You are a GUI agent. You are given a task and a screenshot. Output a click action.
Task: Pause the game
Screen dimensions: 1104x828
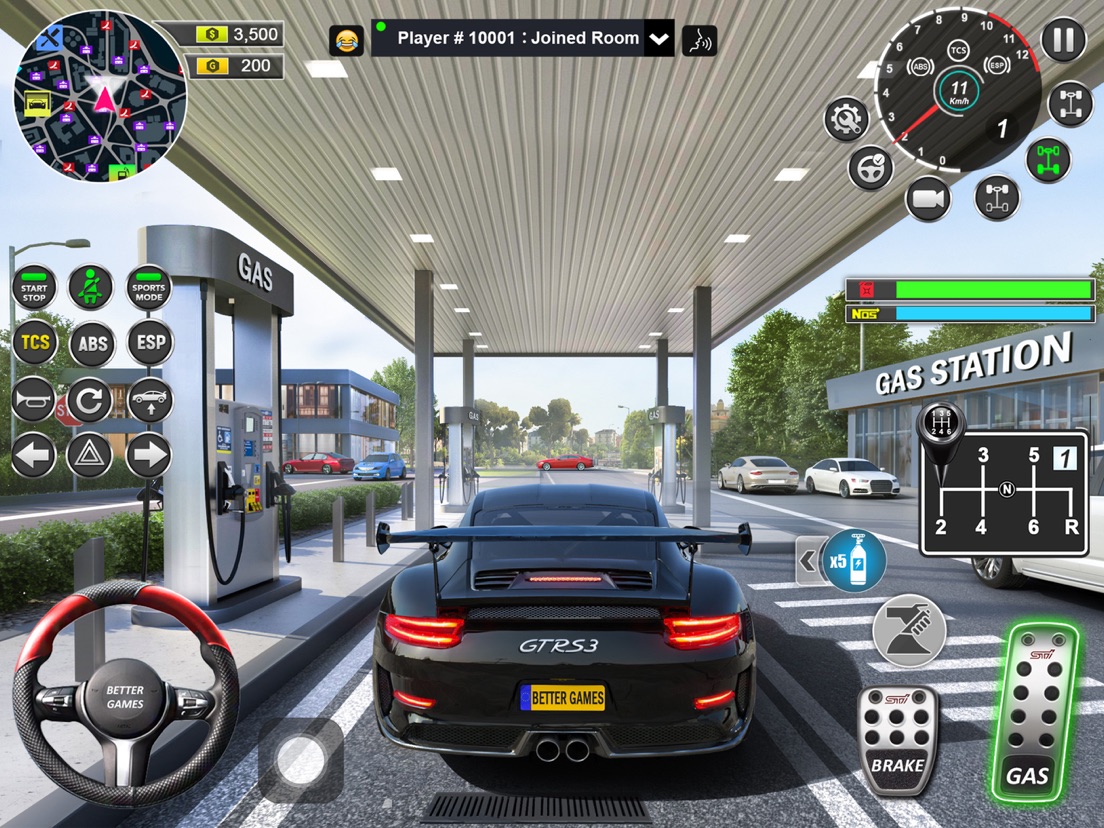1063,40
